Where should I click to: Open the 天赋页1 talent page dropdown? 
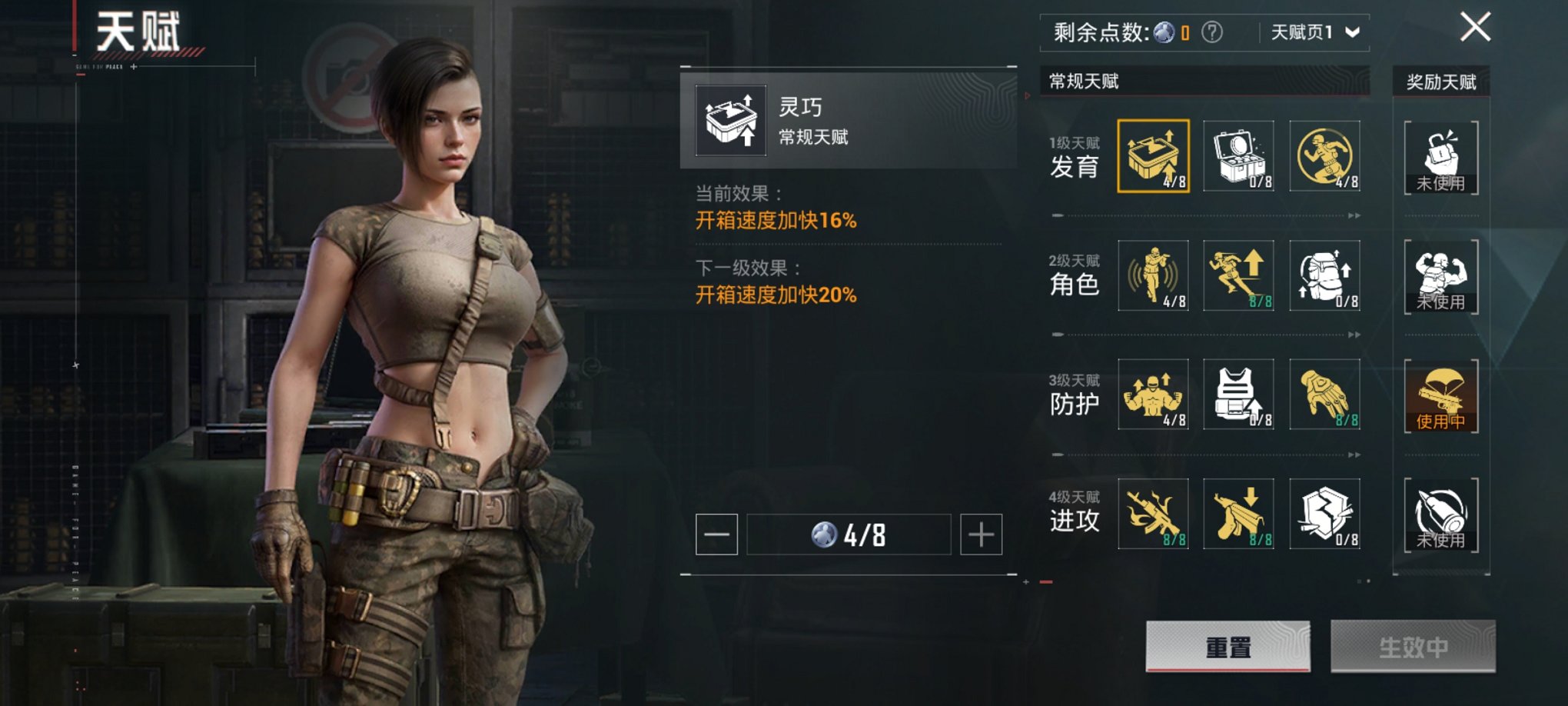tap(1314, 32)
